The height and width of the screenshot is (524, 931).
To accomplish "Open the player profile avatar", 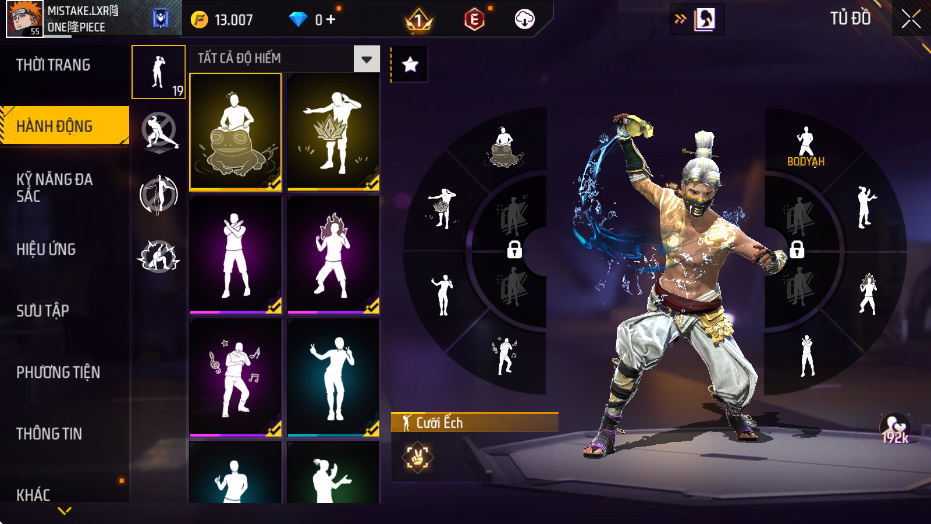I will click(x=24, y=19).
